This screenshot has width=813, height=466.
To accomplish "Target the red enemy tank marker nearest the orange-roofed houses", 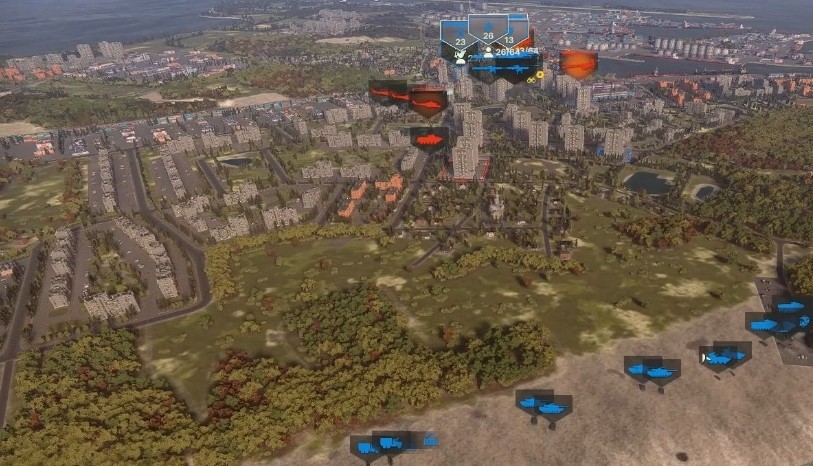I will coord(429,139).
